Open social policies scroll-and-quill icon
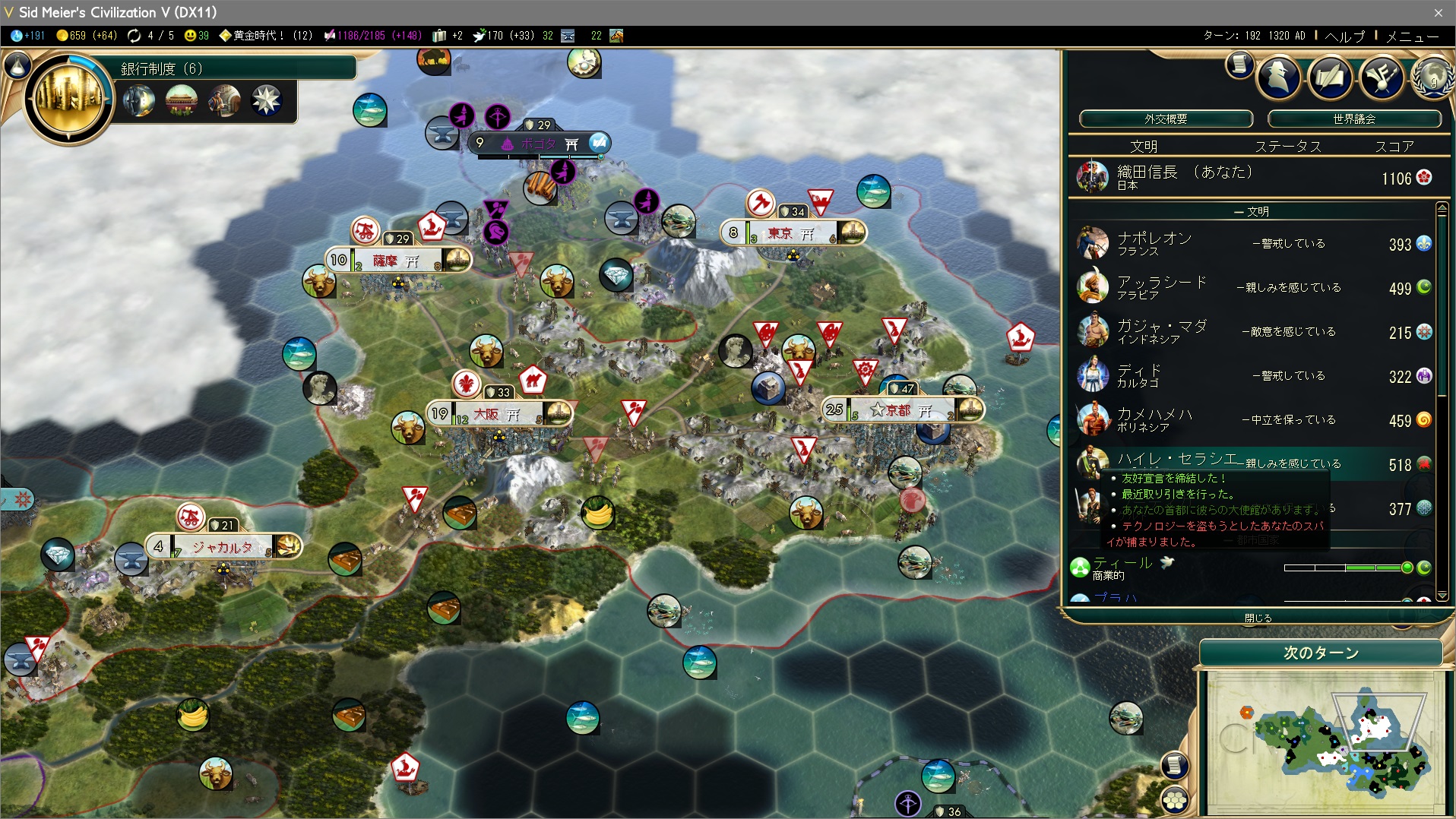The width and height of the screenshot is (1456, 819). point(1330,77)
